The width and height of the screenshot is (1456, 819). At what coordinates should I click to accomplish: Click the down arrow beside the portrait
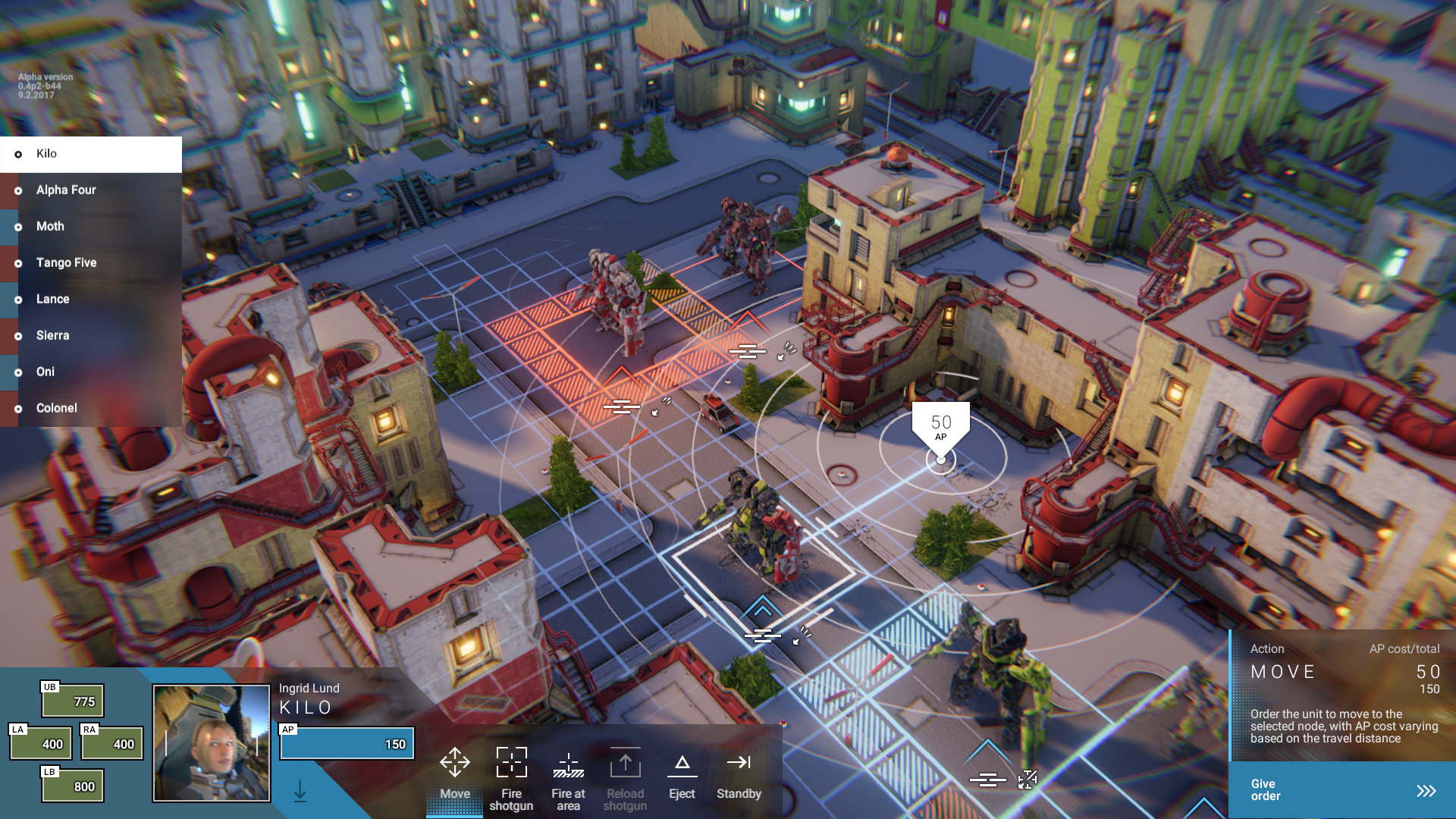(x=300, y=791)
